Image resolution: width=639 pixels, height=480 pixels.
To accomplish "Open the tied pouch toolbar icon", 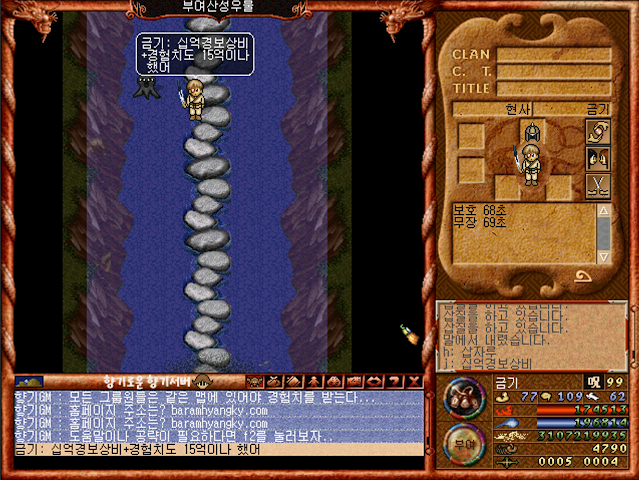I will [x=274, y=382].
